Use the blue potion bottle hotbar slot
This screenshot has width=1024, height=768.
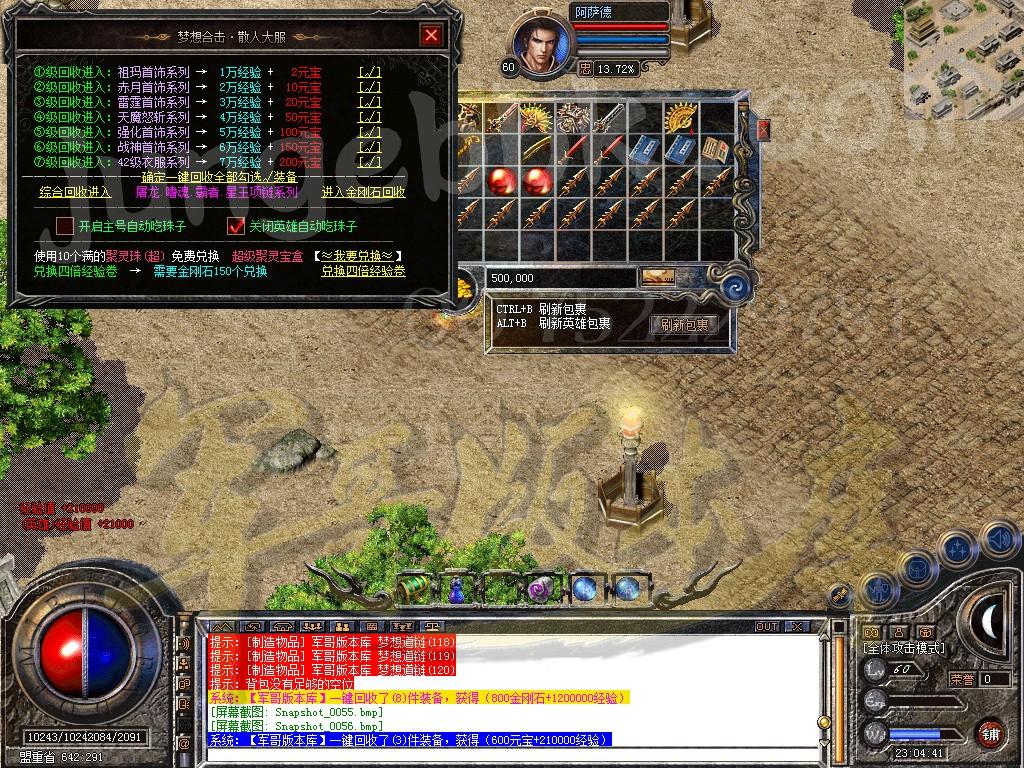[456, 589]
